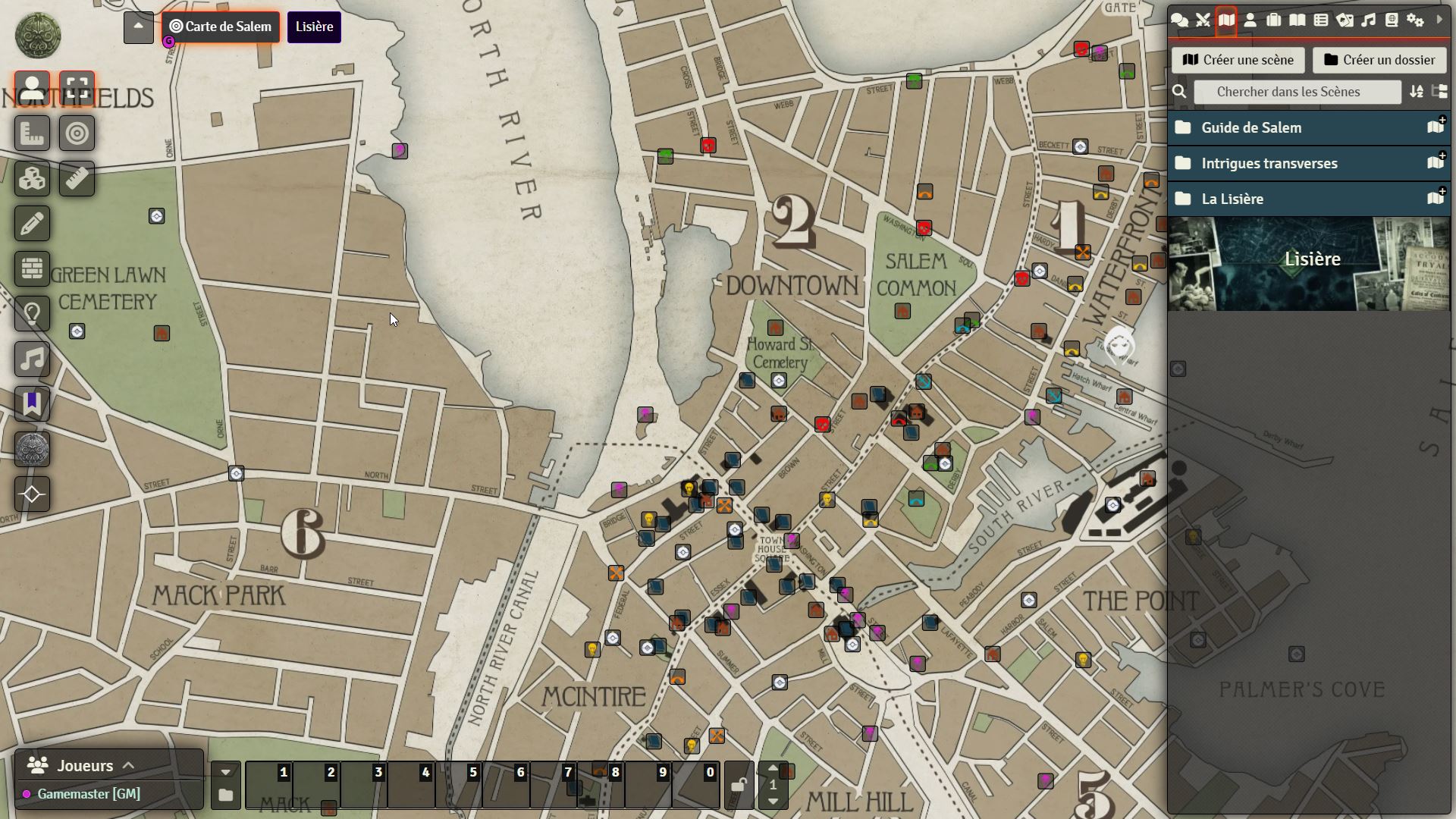Select the pencil drawing tools
This screenshot has height=819, width=1456.
pos(32,224)
